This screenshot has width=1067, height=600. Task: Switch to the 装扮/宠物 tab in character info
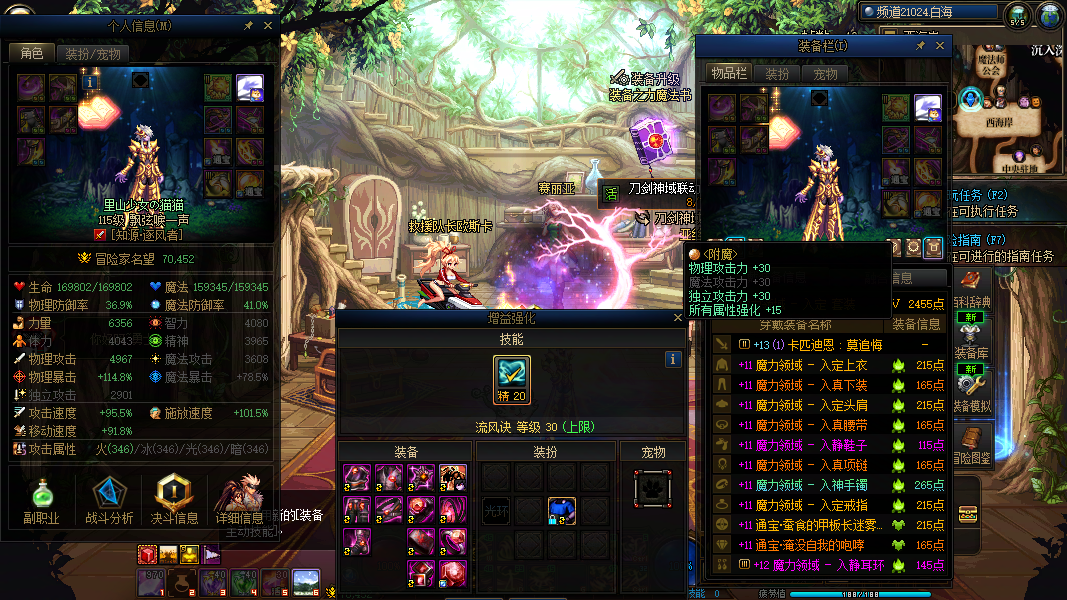(x=93, y=53)
